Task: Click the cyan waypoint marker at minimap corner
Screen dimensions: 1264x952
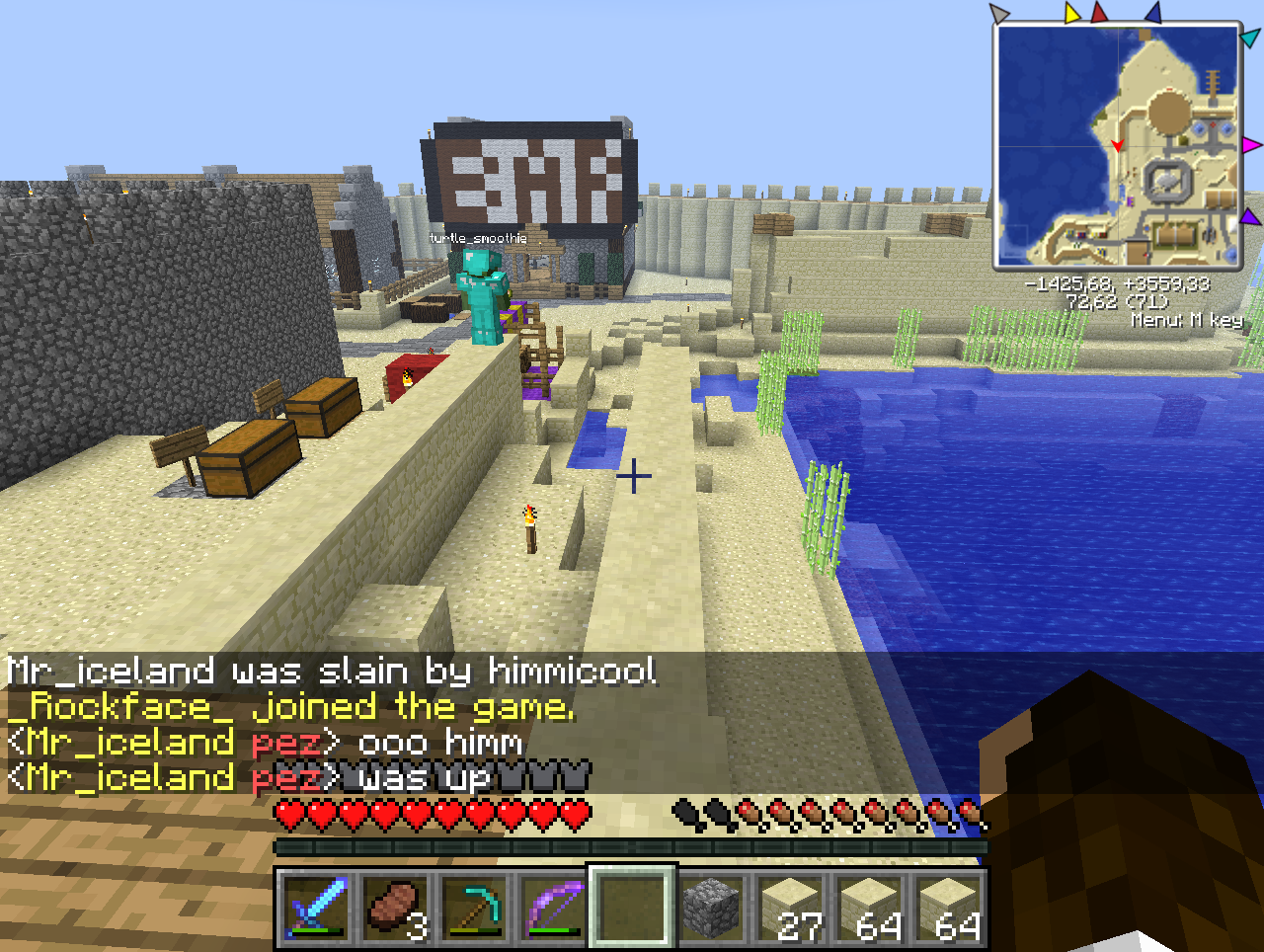Action: (1250, 38)
